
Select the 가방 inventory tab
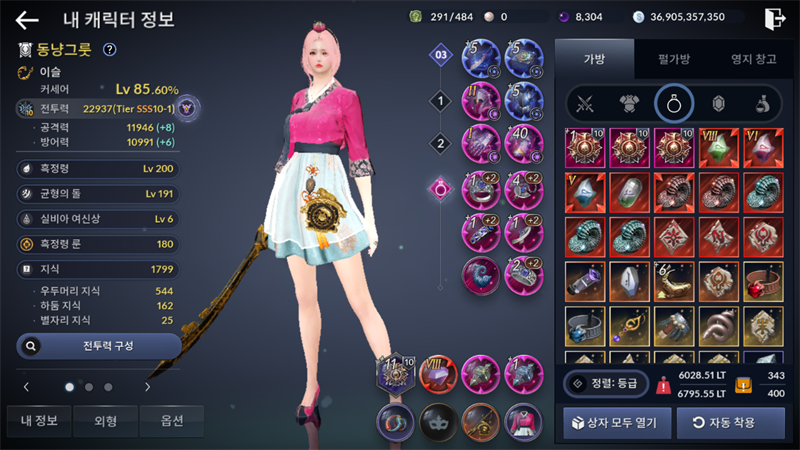594,59
